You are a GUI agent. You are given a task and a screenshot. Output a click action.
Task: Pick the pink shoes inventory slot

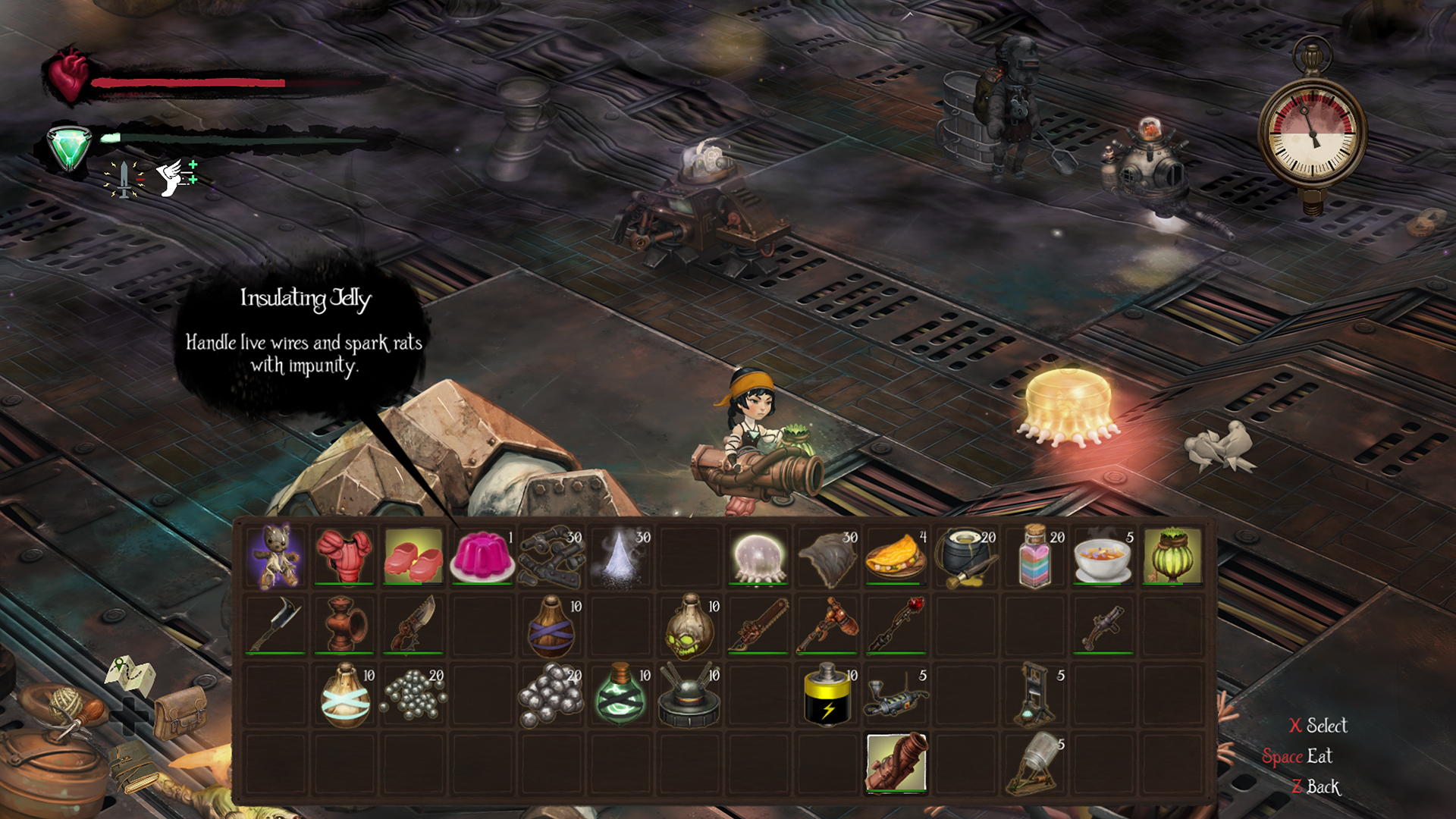[413, 557]
